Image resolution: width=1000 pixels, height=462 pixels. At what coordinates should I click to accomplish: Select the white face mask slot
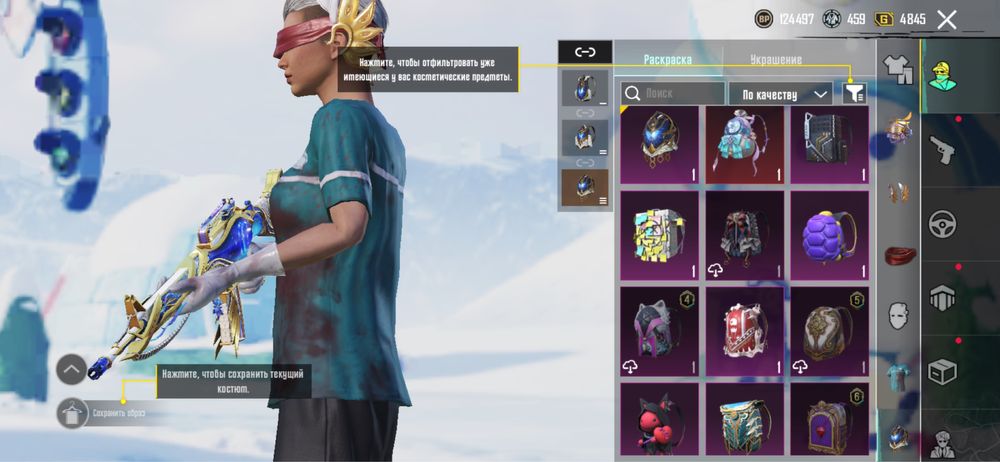[900, 316]
